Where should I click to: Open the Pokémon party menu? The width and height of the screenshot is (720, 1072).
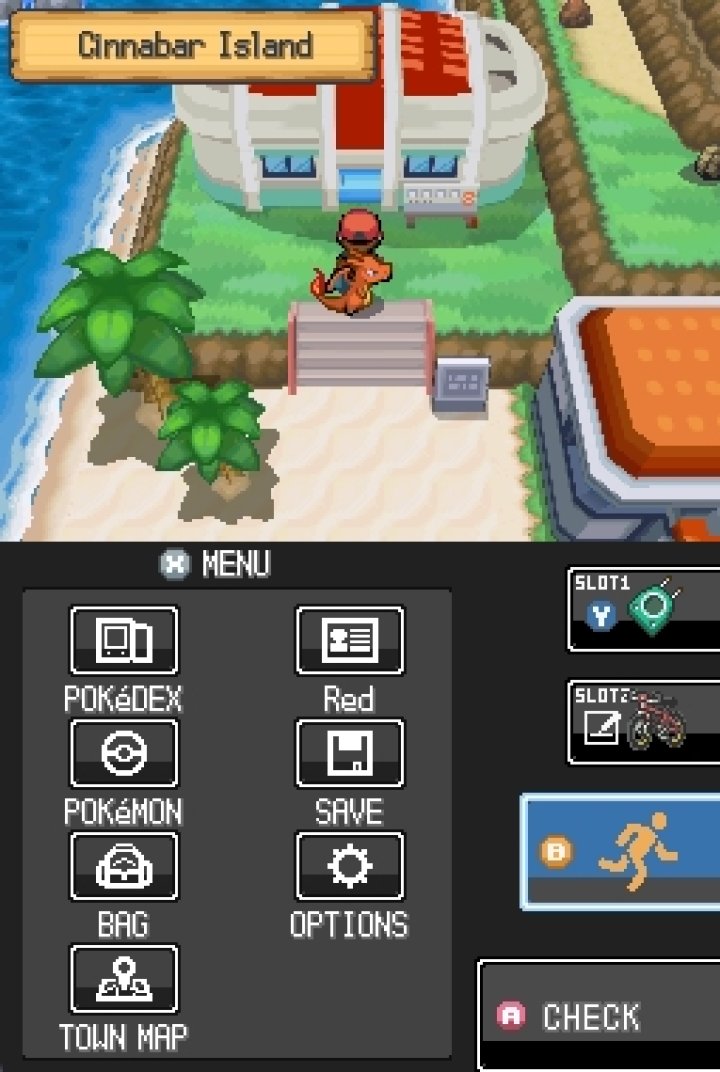(x=124, y=754)
